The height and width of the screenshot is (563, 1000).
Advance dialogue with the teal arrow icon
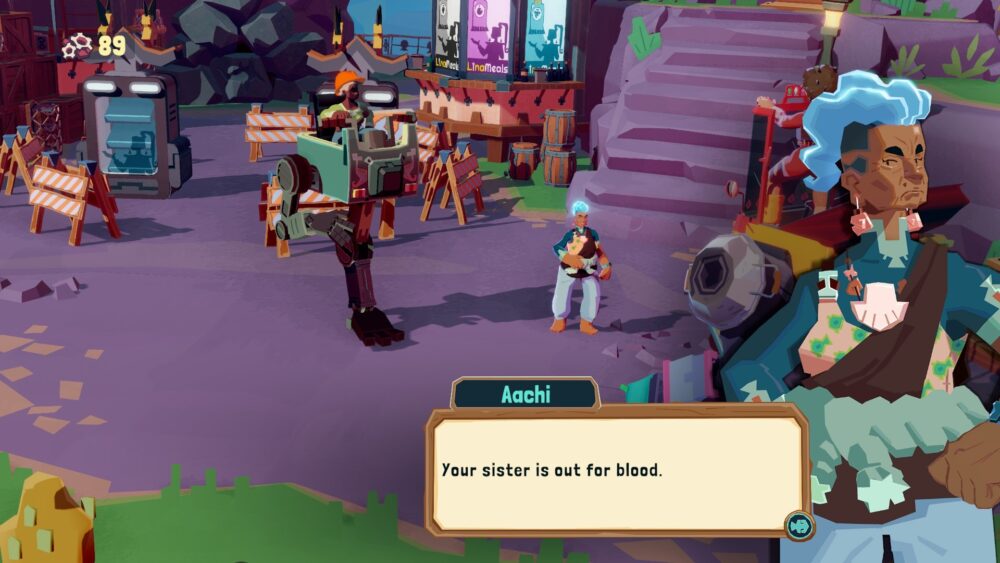click(x=798, y=525)
